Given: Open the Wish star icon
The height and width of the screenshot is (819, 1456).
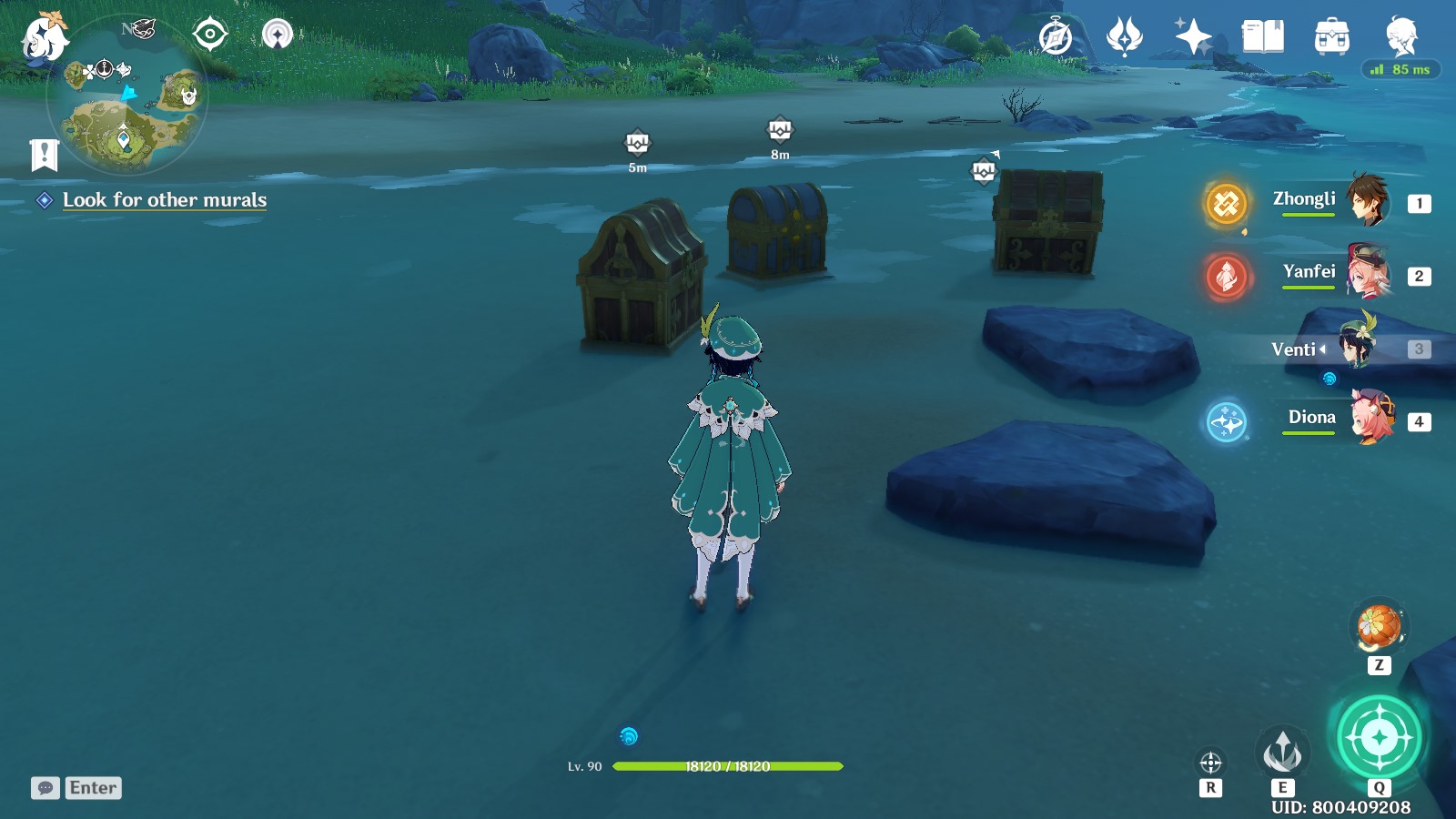Looking at the screenshot, I should click(x=1193, y=37).
